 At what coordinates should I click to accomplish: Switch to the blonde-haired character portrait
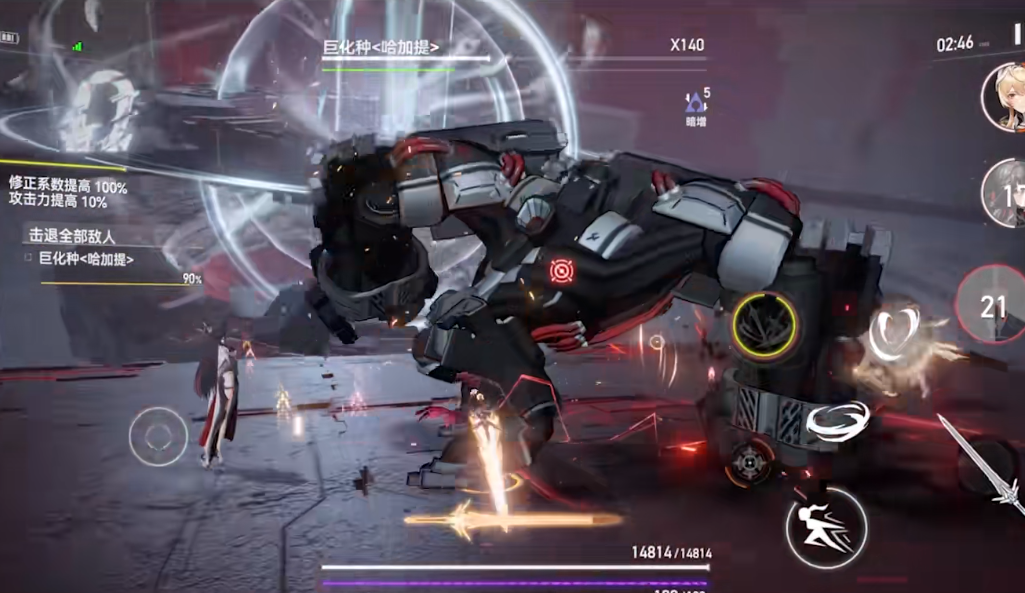click(1003, 97)
